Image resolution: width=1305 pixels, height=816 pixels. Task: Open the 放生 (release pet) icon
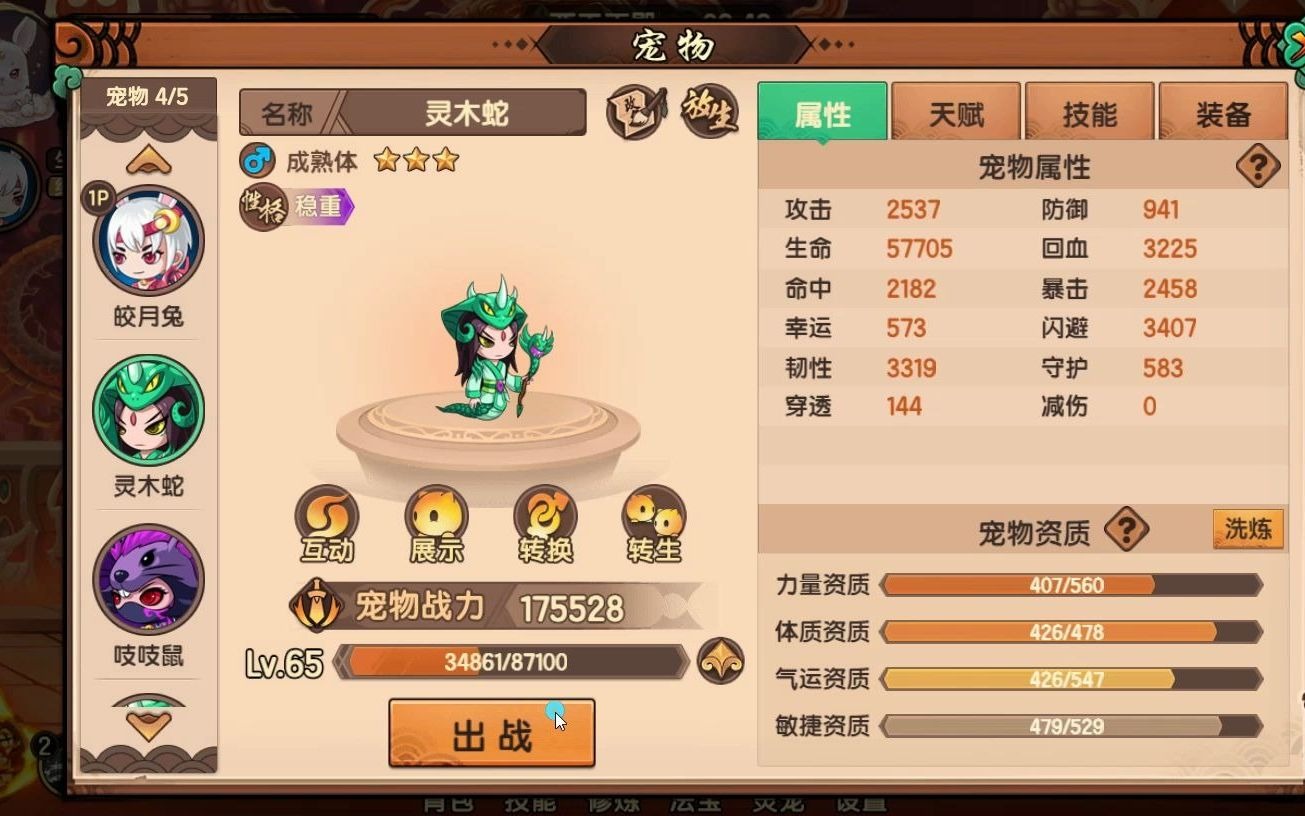point(712,112)
